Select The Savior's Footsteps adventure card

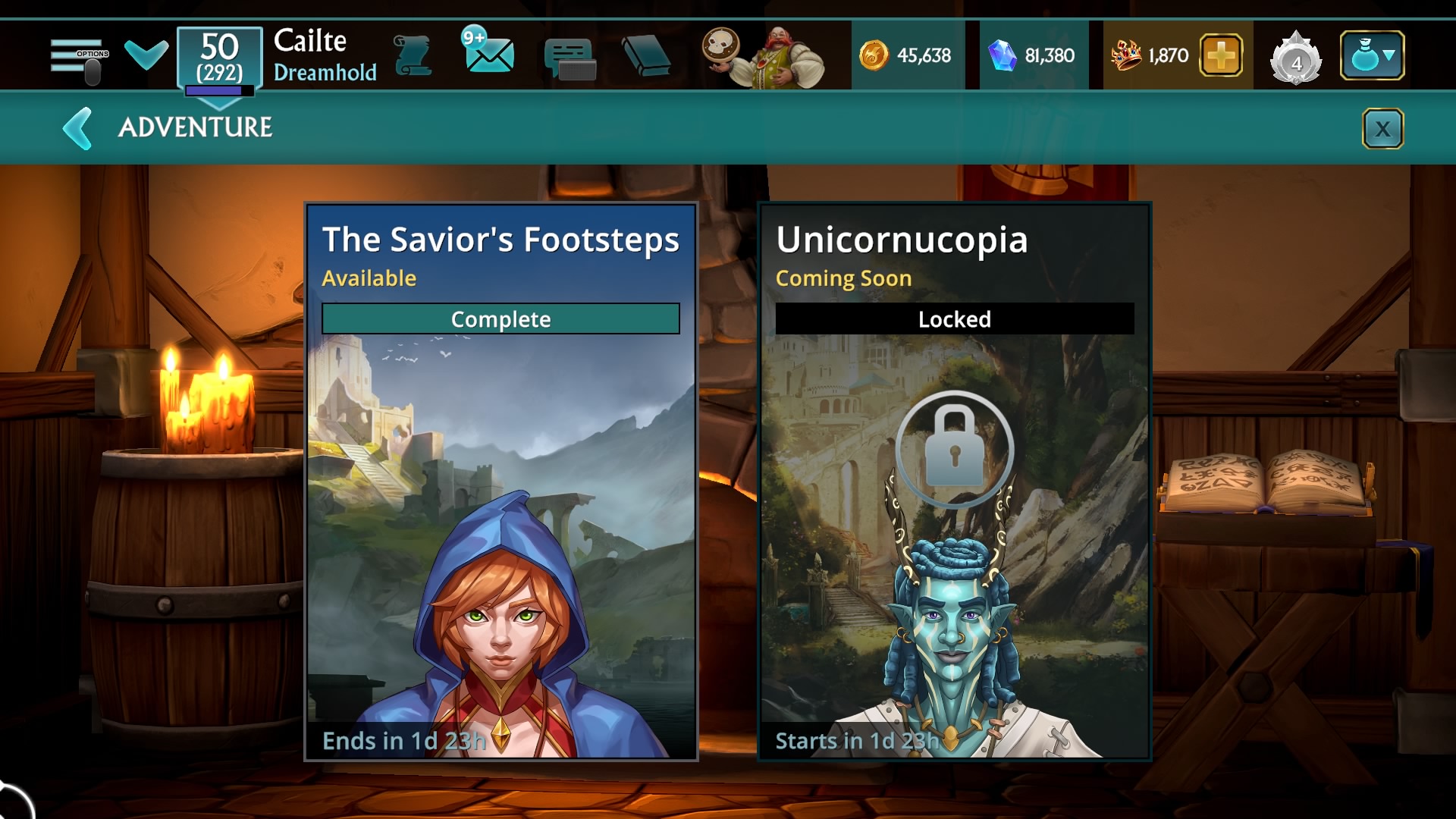[500, 482]
